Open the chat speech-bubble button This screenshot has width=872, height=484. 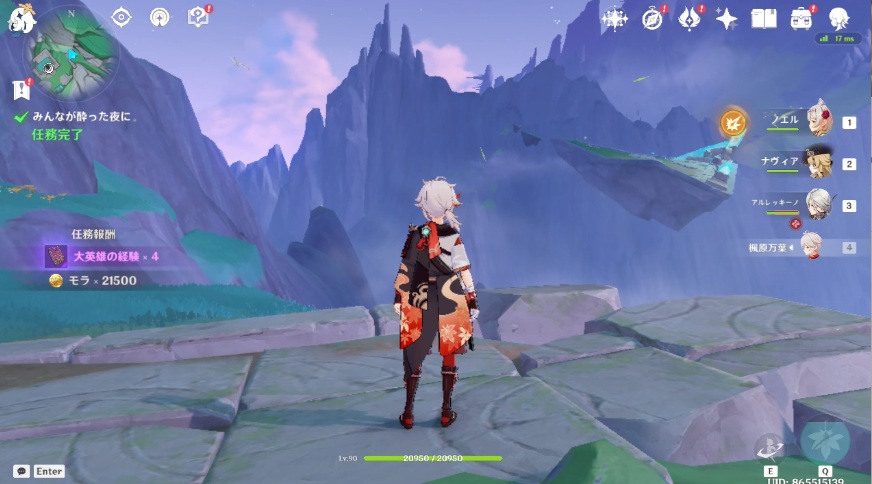[x=21, y=470]
